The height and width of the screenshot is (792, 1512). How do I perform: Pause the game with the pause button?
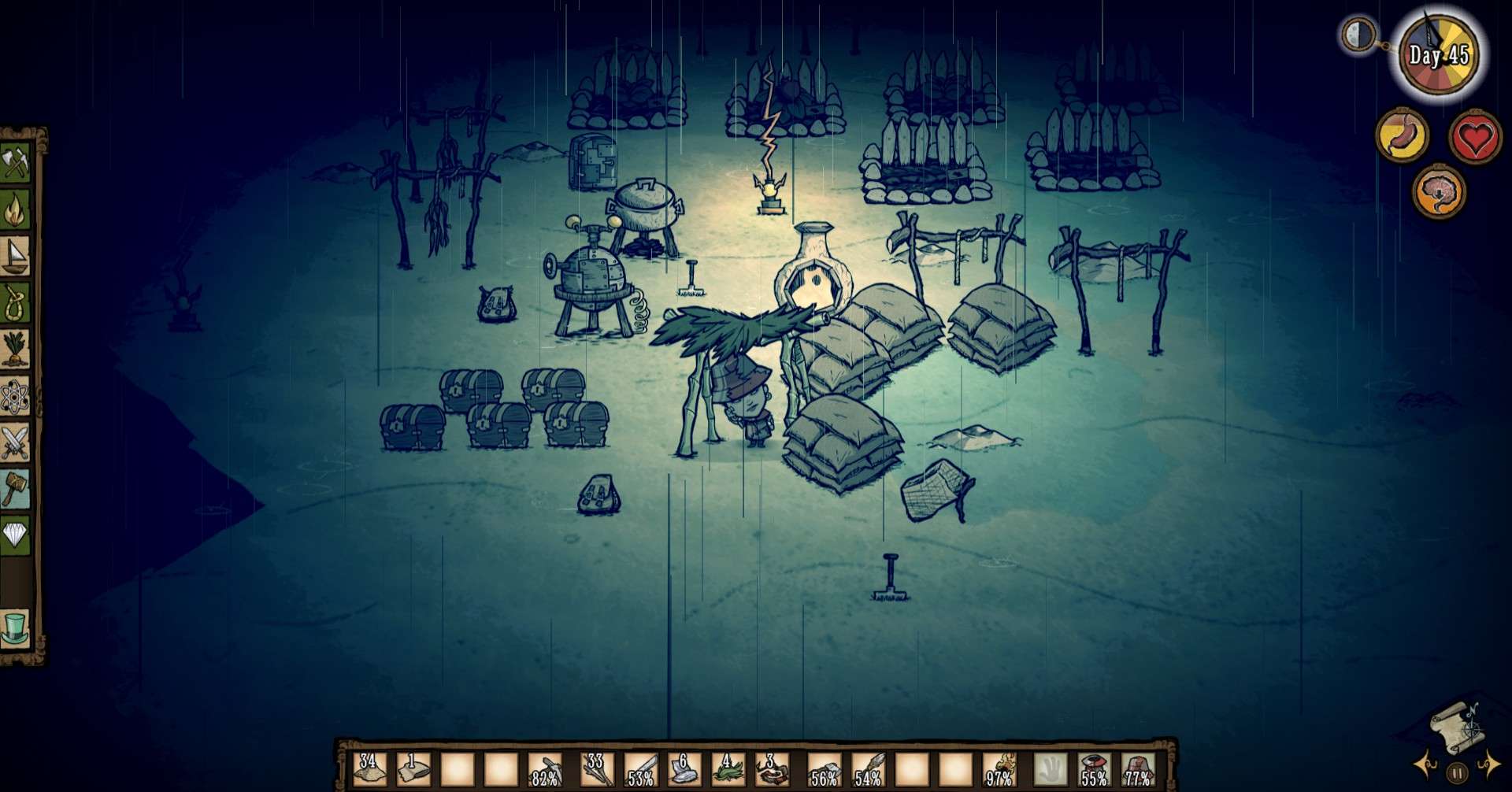1457,772
